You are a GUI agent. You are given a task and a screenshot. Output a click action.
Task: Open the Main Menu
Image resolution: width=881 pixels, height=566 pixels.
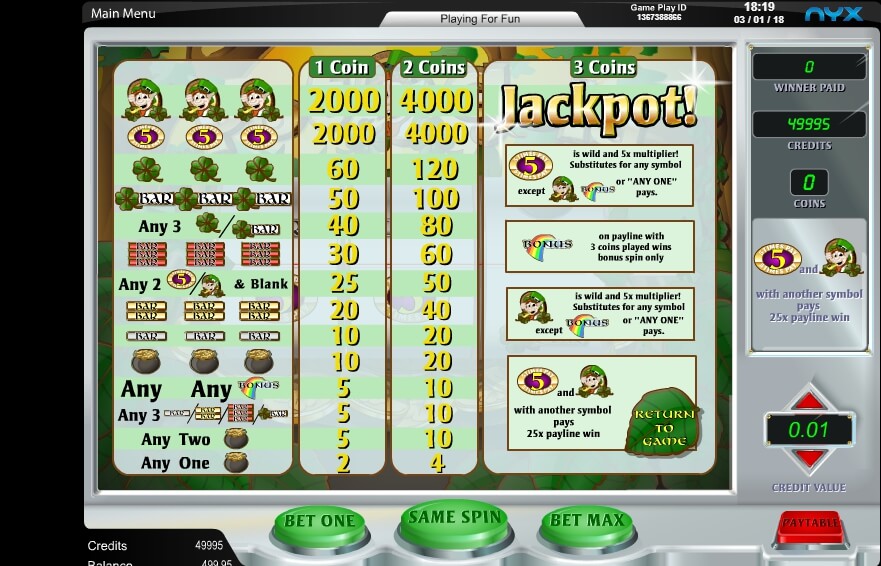click(123, 13)
